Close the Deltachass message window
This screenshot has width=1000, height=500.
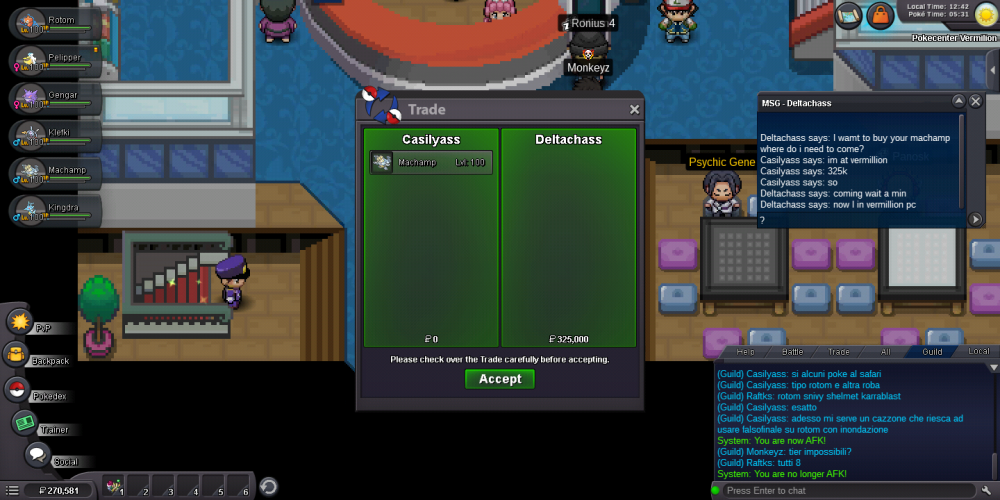[x=976, y=102]
